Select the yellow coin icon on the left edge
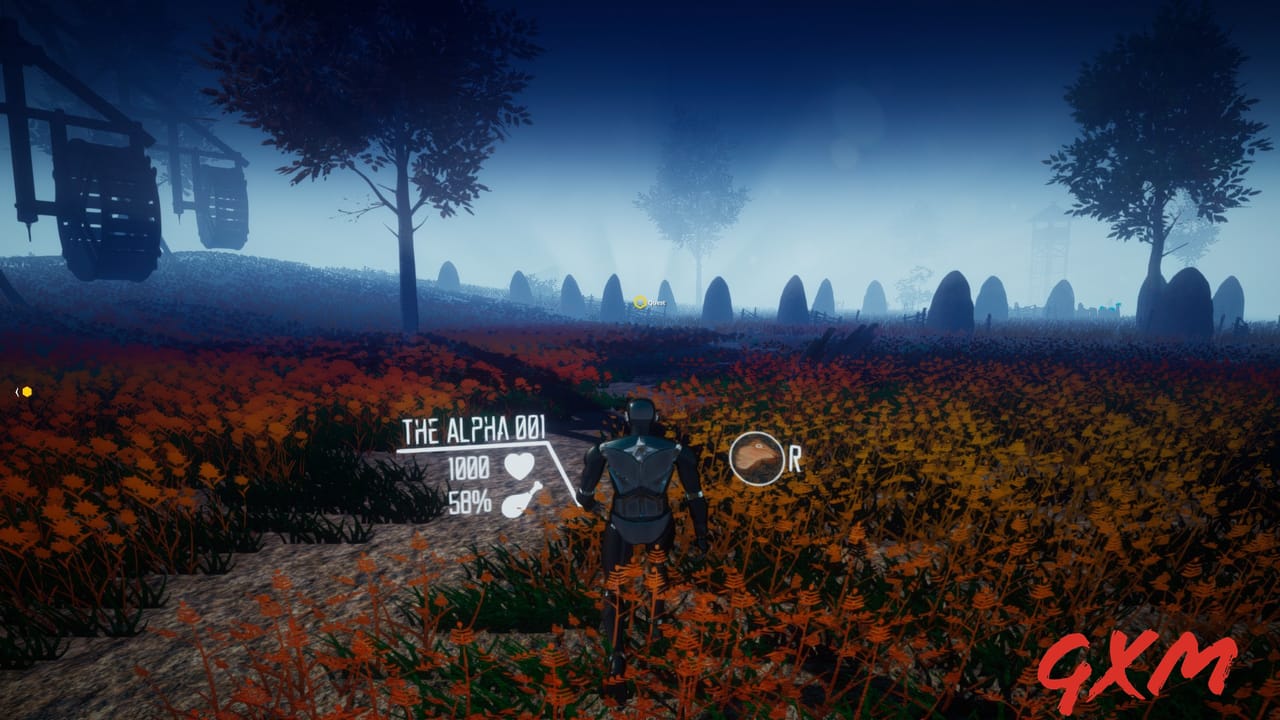Viewport: 1280px width, 720px height. click(x=27, y=392)
